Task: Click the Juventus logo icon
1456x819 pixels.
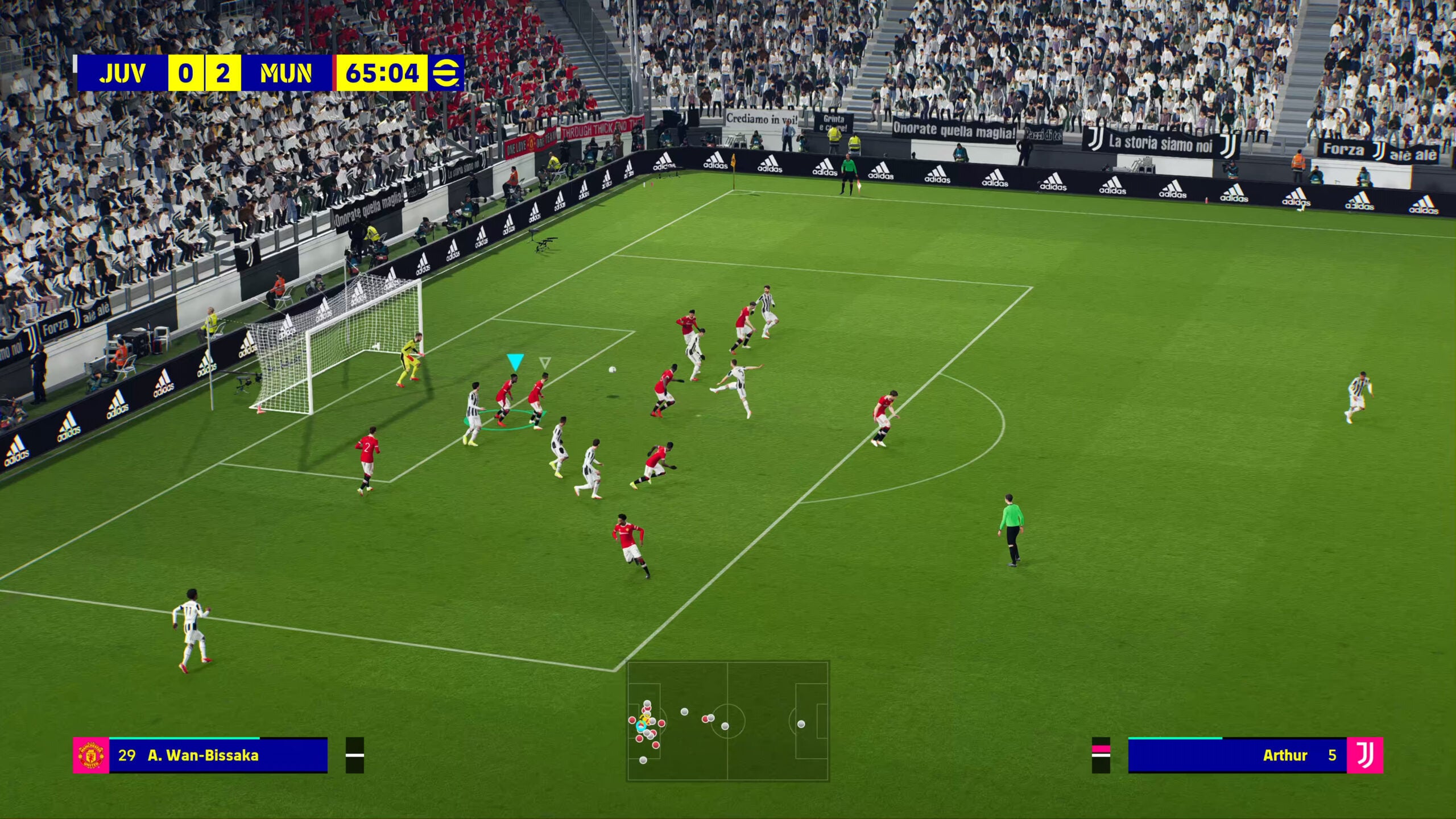Action: pos(1364,755)
